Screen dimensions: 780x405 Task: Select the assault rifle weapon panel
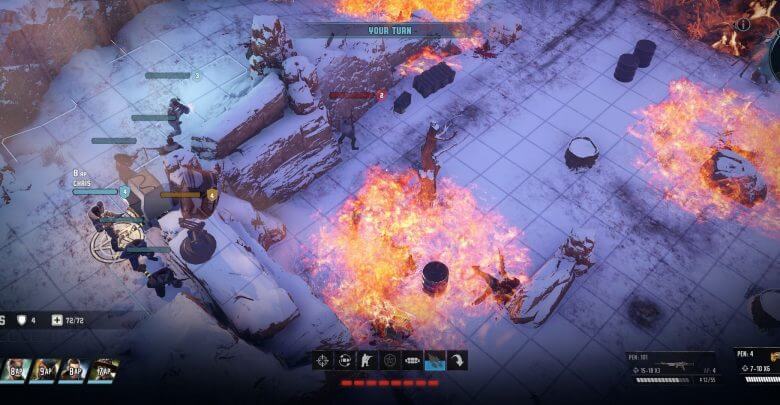[672, 368]
